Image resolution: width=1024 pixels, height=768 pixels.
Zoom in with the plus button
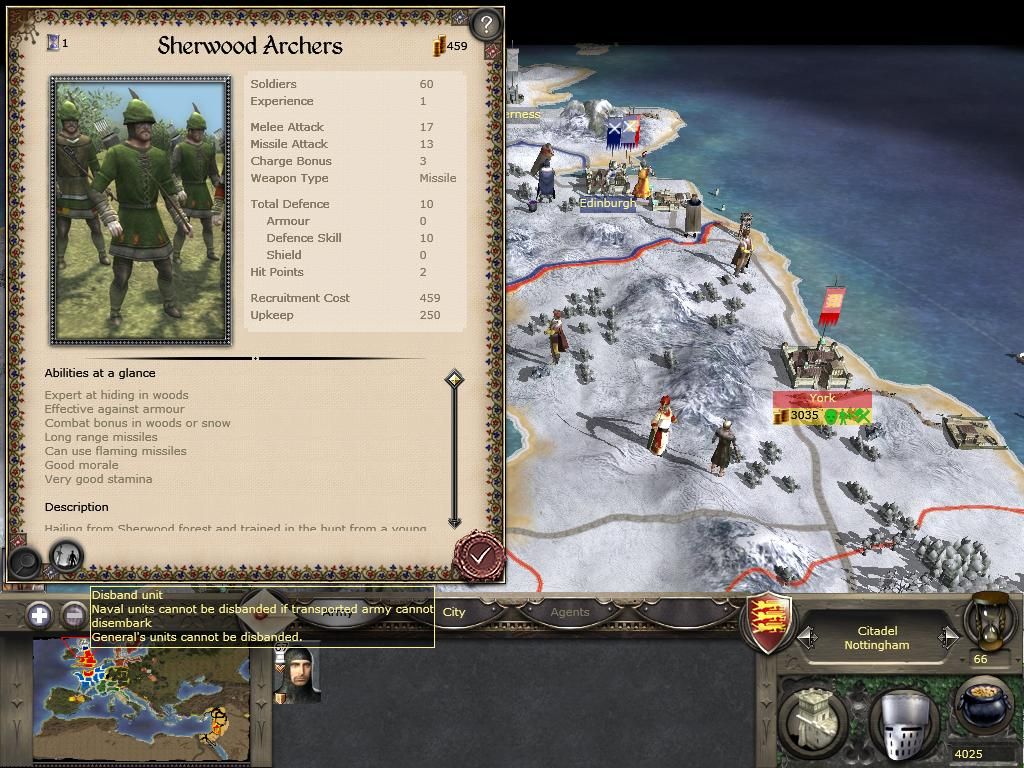tap(40, 615)
